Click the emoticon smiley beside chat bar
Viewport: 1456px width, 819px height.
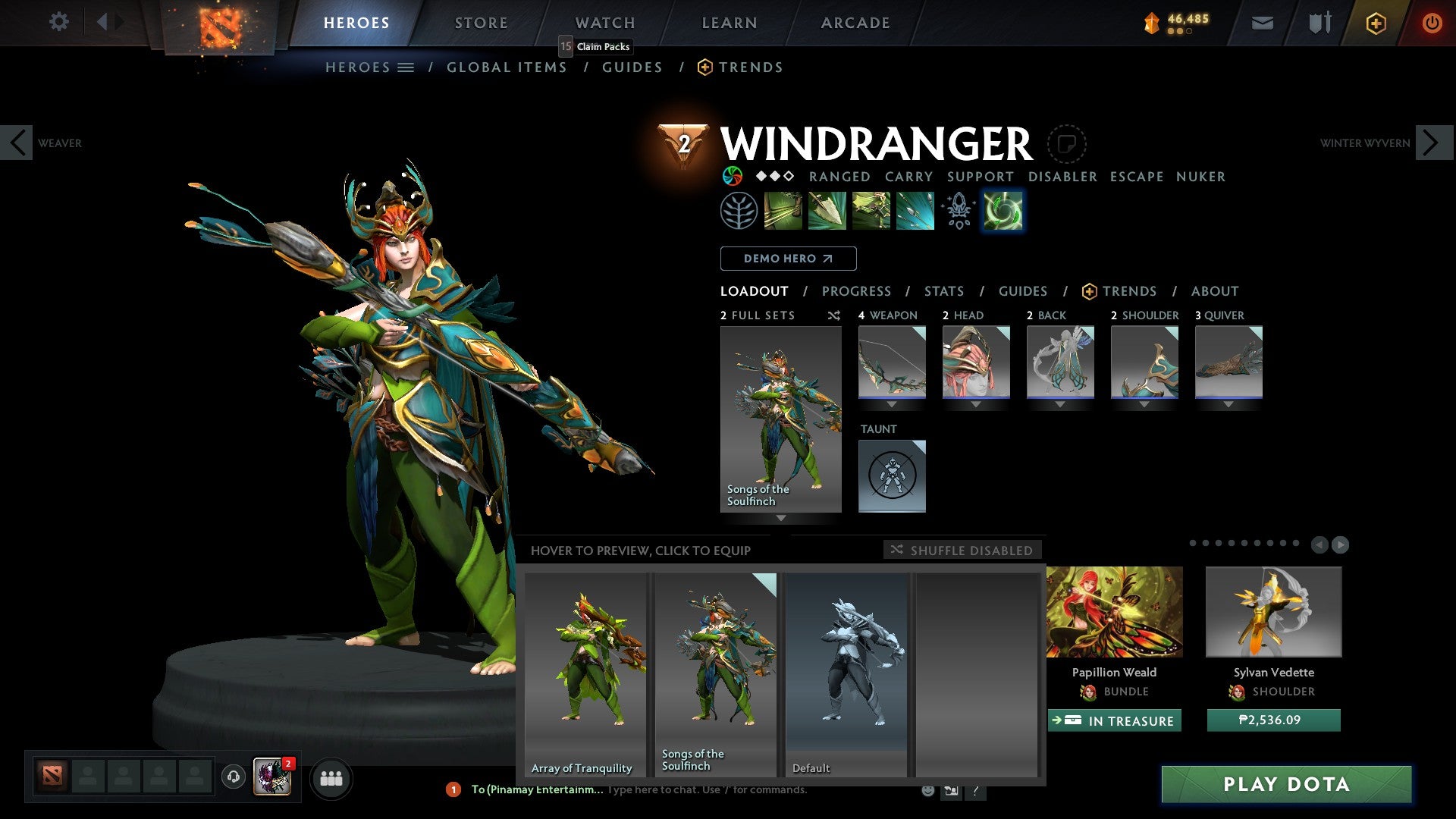pyautogui.click(x=927, y=790)
